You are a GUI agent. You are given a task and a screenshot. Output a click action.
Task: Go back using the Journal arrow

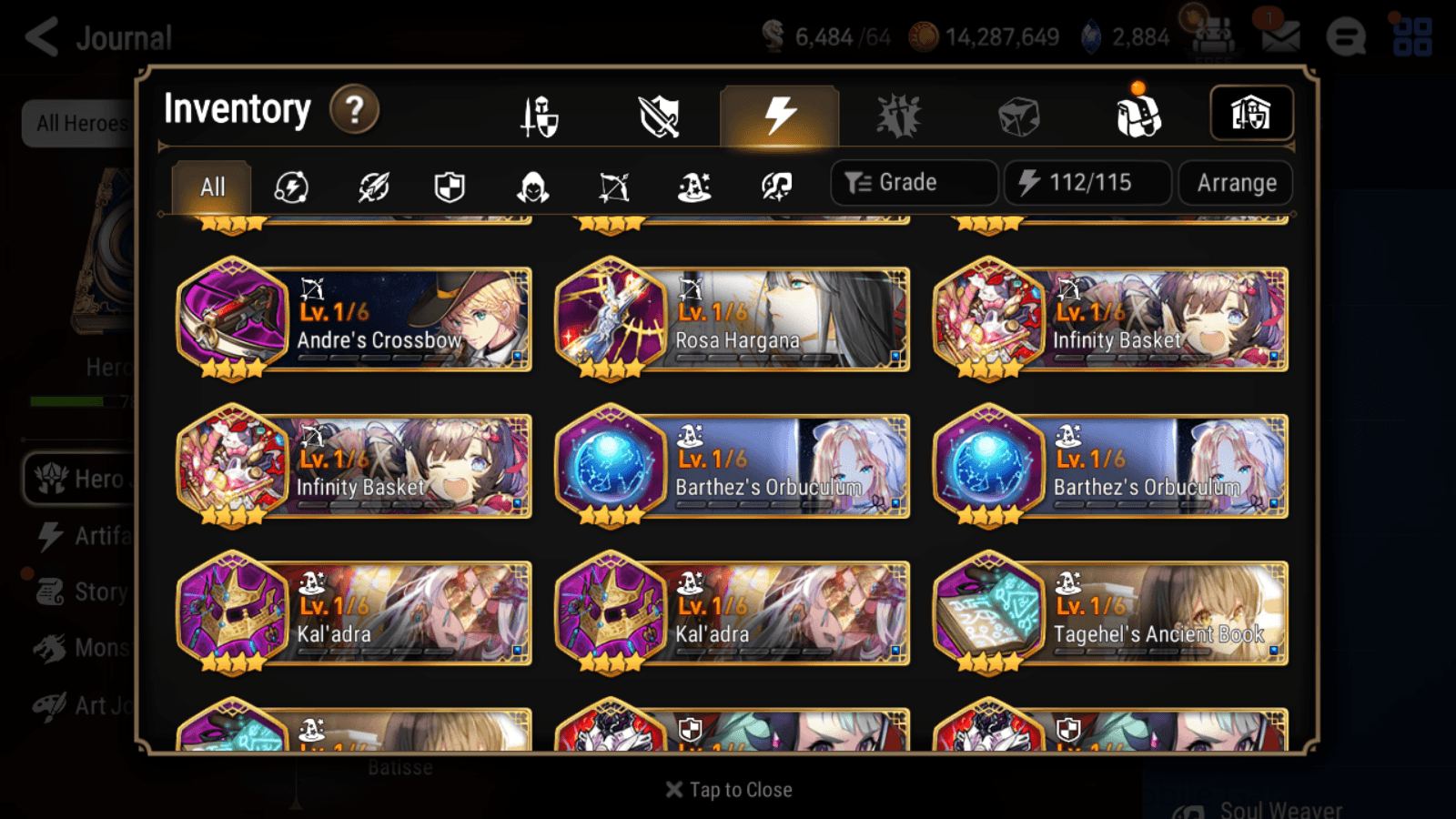click(x=40, y=36)
